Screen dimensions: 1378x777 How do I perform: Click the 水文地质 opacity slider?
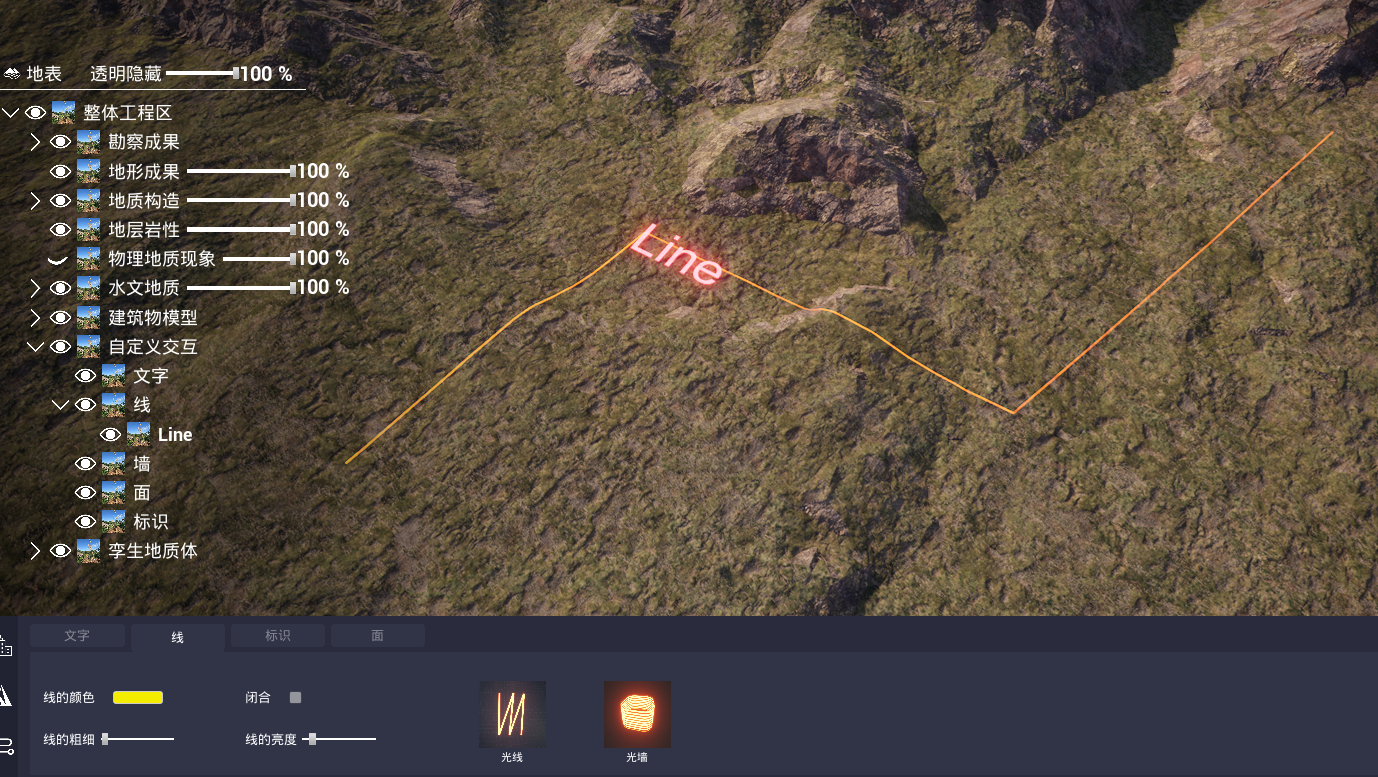pos(240,288)
